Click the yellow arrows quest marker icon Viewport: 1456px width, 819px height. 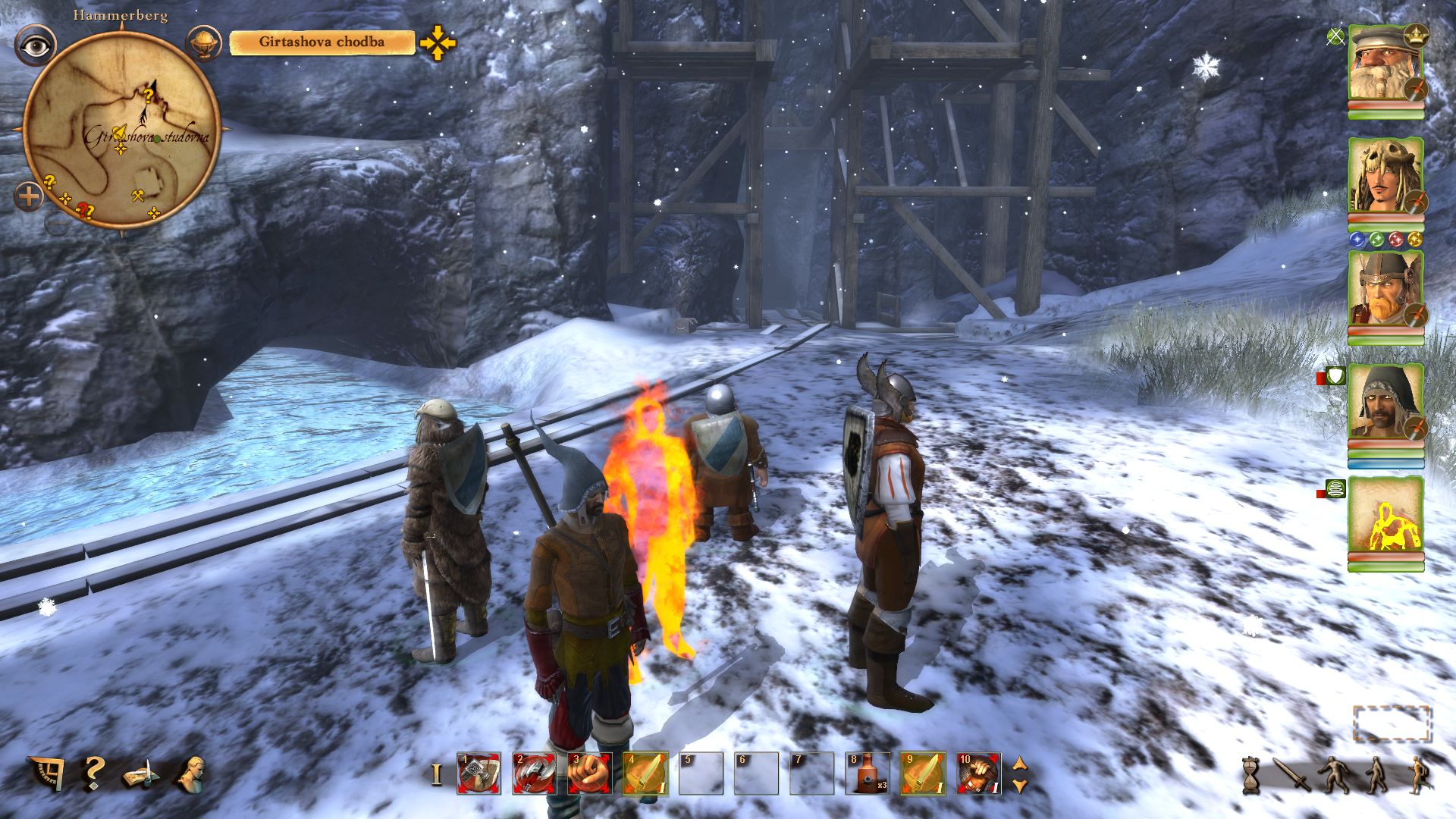click(438, 43)
